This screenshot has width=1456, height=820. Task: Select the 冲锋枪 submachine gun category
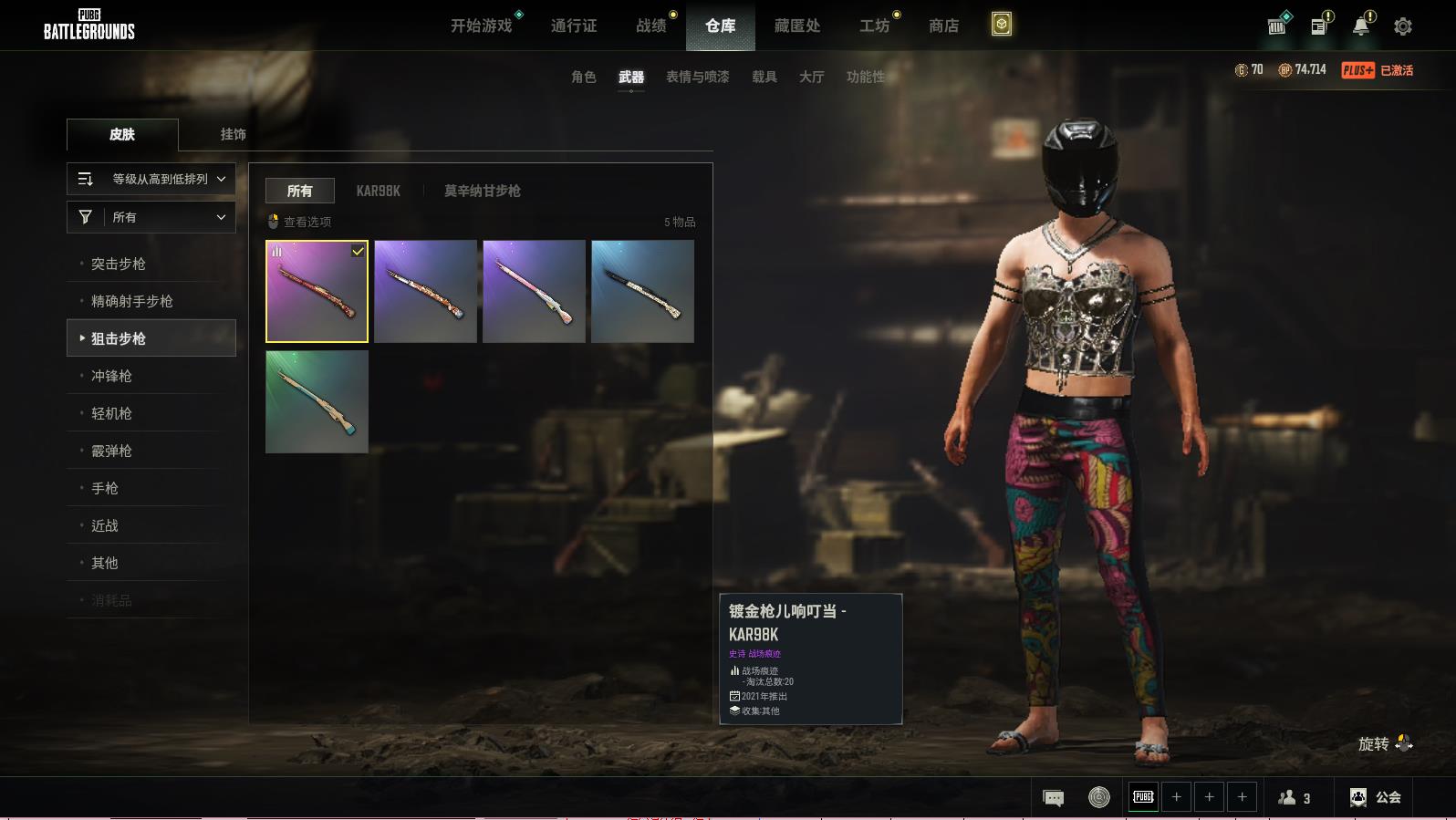(111, 376)
